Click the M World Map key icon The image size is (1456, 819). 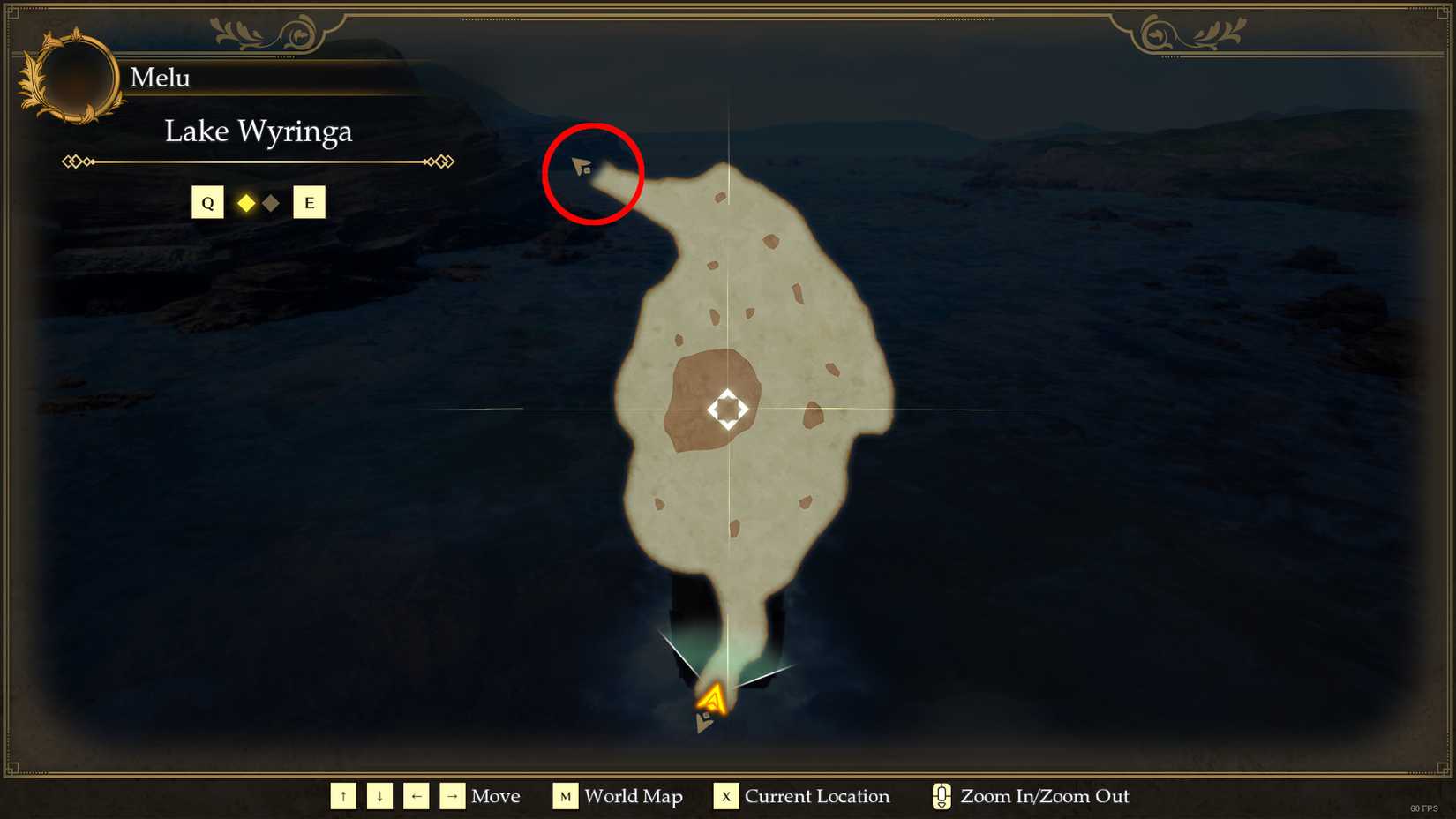coord(566,796)
